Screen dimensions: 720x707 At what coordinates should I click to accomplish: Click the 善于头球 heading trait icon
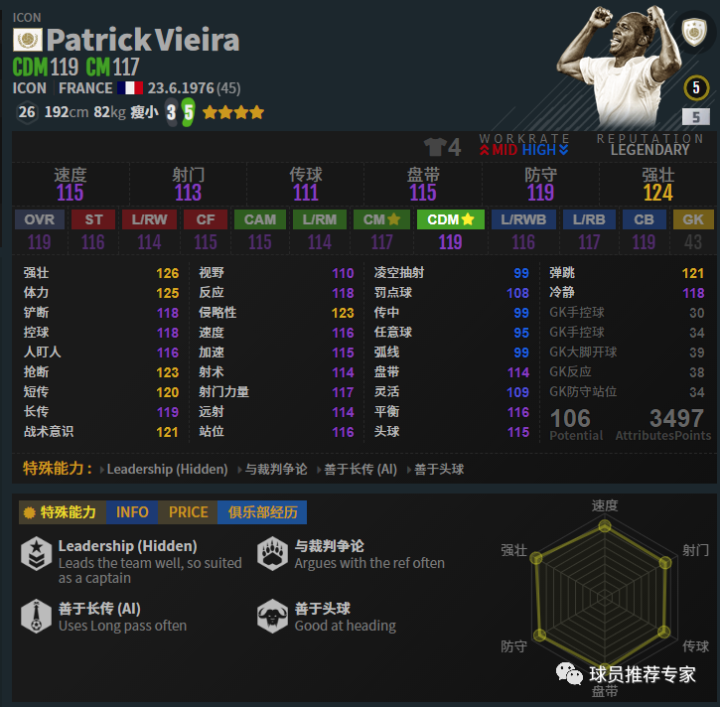click(x=273, y=616)
